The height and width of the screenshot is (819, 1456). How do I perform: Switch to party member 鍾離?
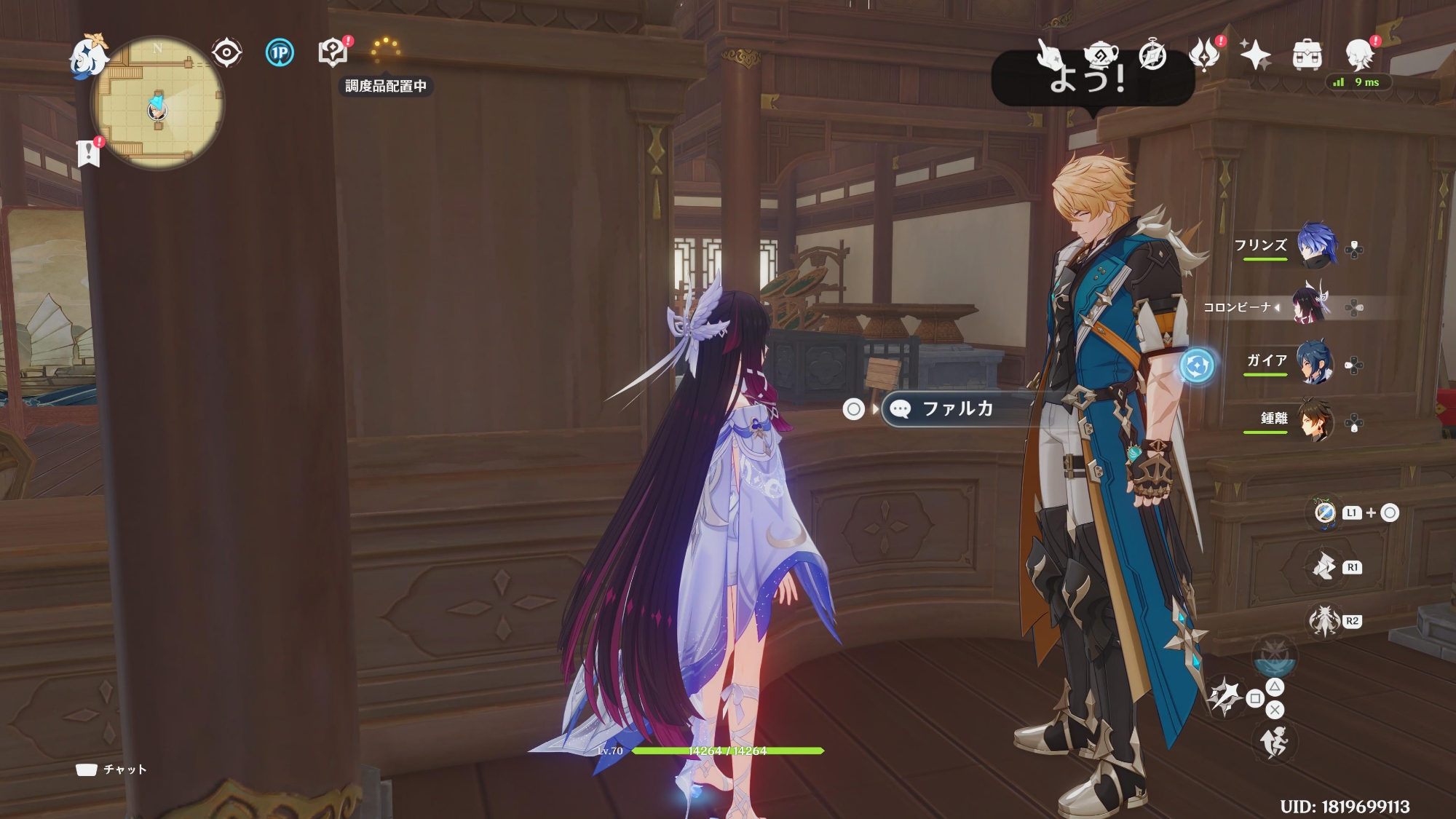(x=1315, y=420)
